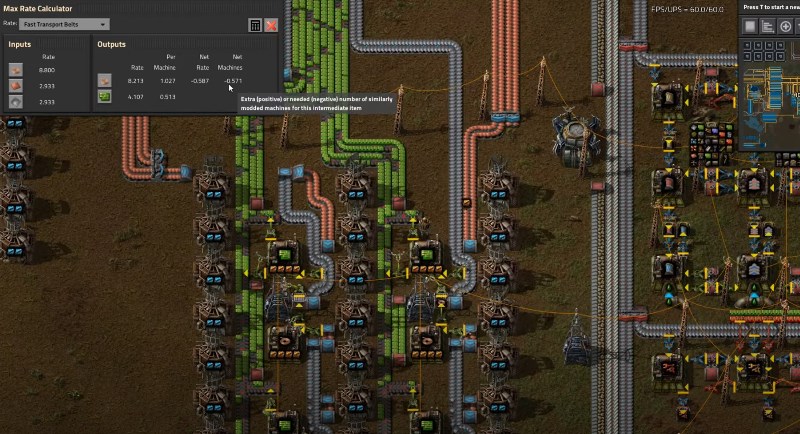Viewport: 800px width, 434px height.
Task: Select the green circuit output icon
Action: [x=104, y=96]
